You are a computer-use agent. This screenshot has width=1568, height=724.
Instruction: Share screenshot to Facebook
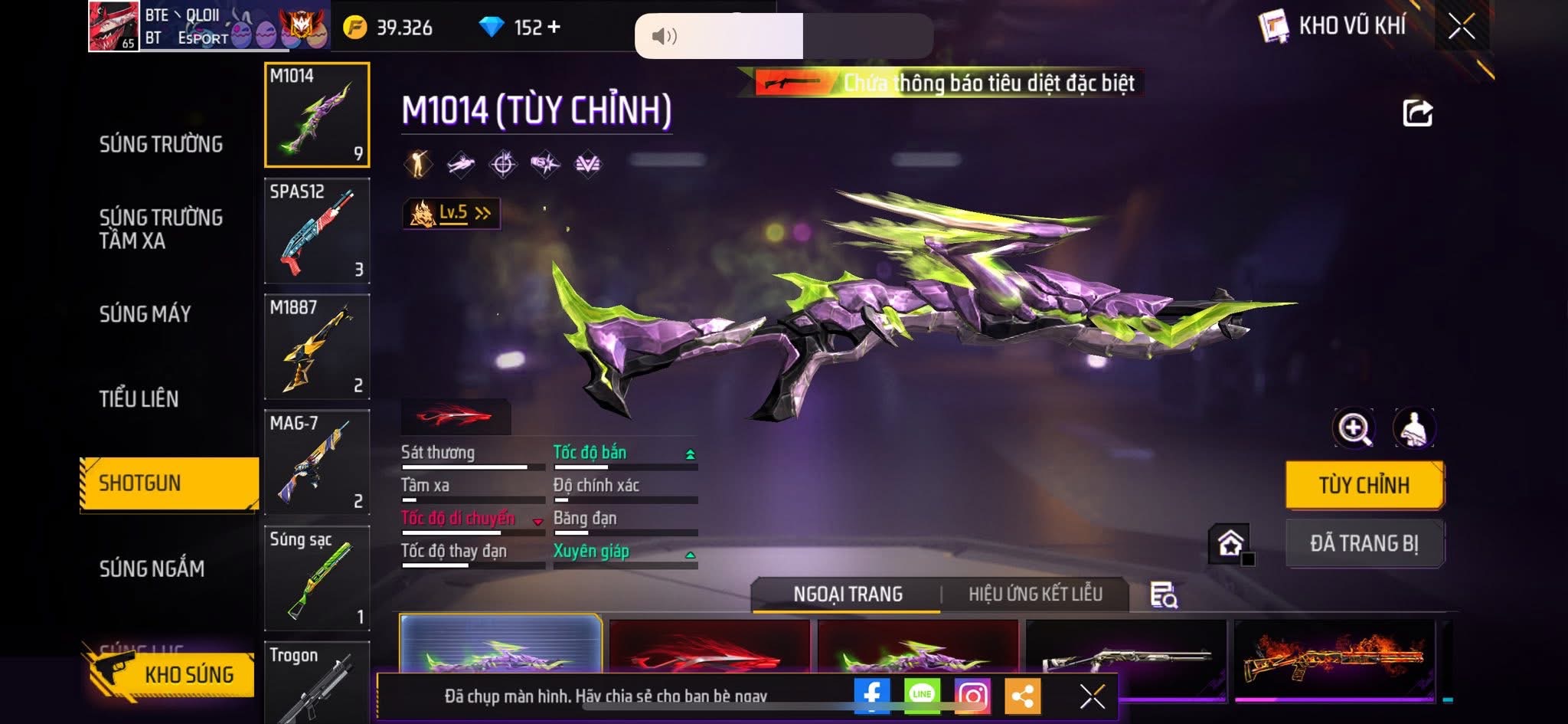click(872, 696)
